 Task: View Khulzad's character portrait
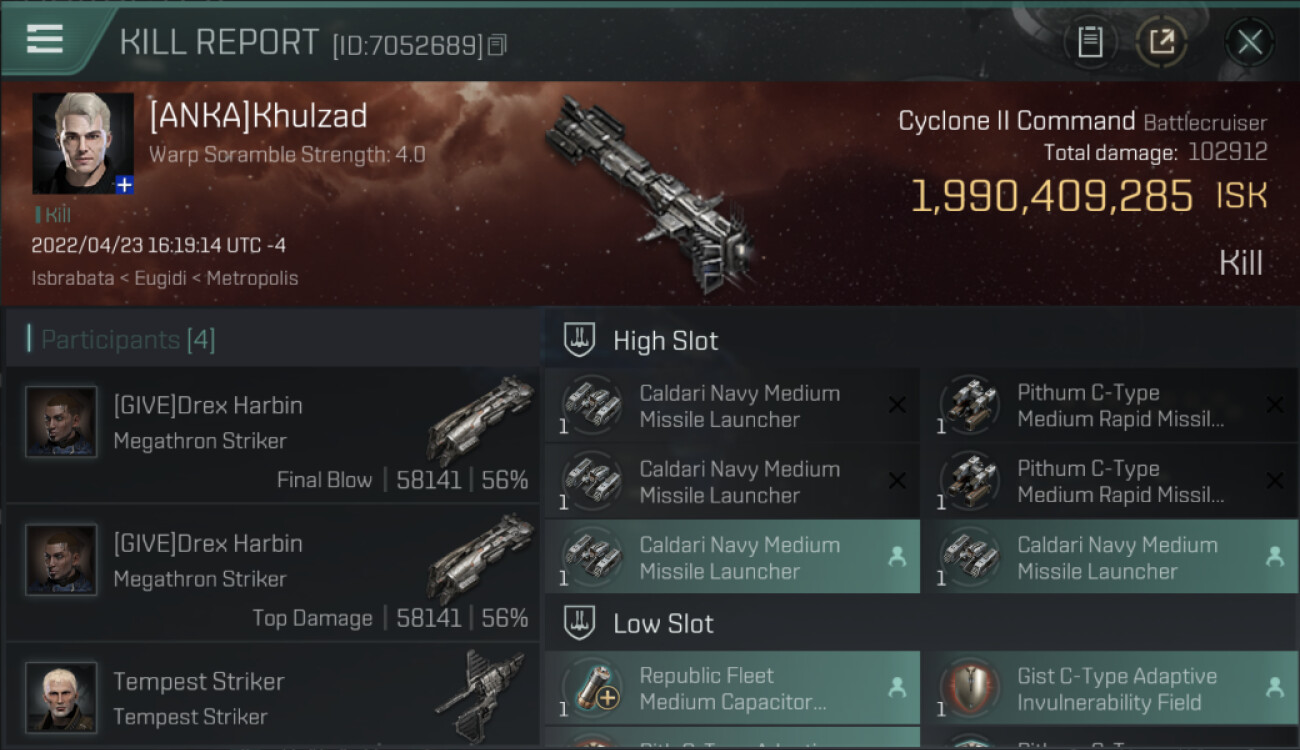(82, 143)
